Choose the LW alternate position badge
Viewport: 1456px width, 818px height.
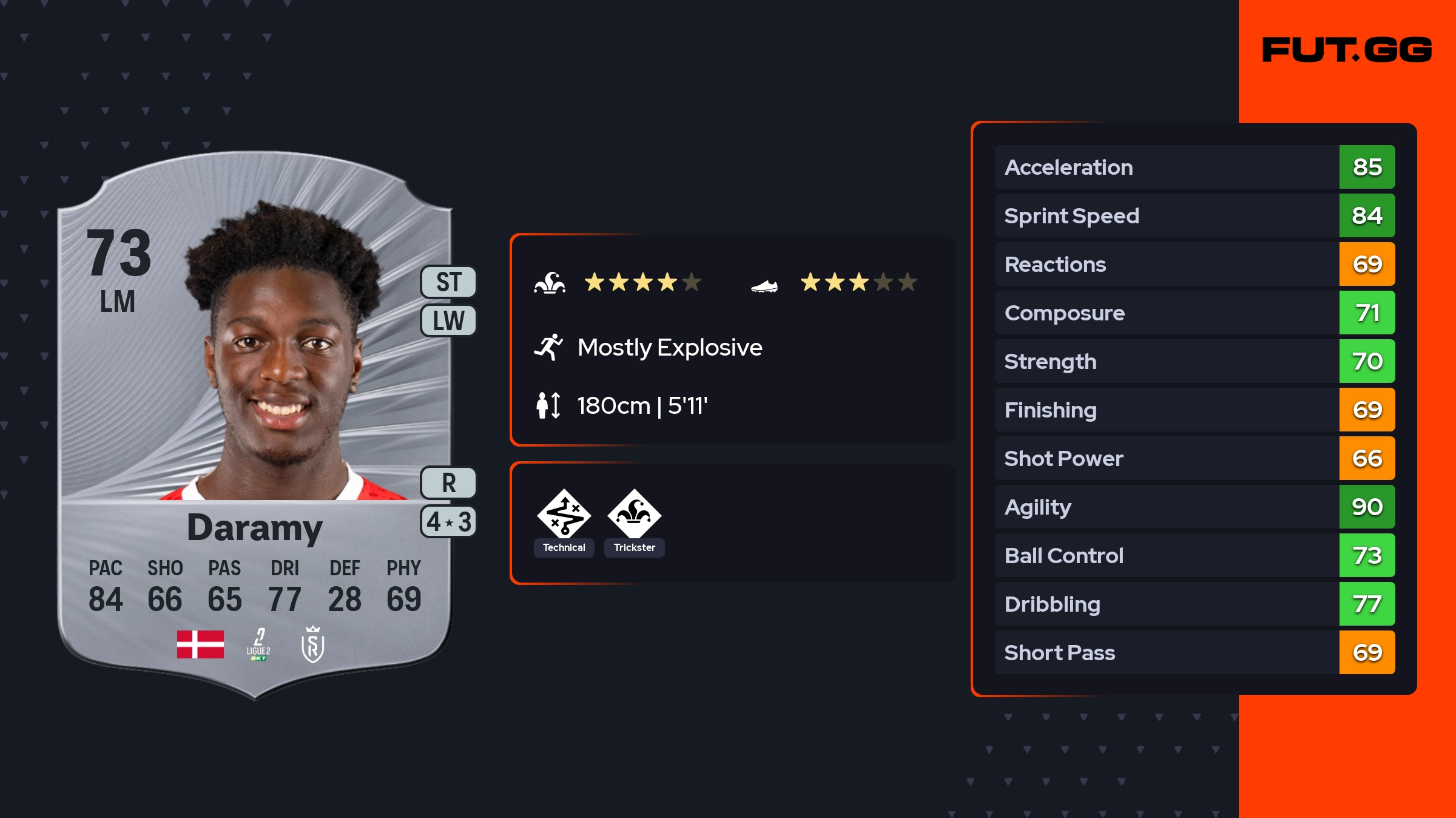click(448, 320)
